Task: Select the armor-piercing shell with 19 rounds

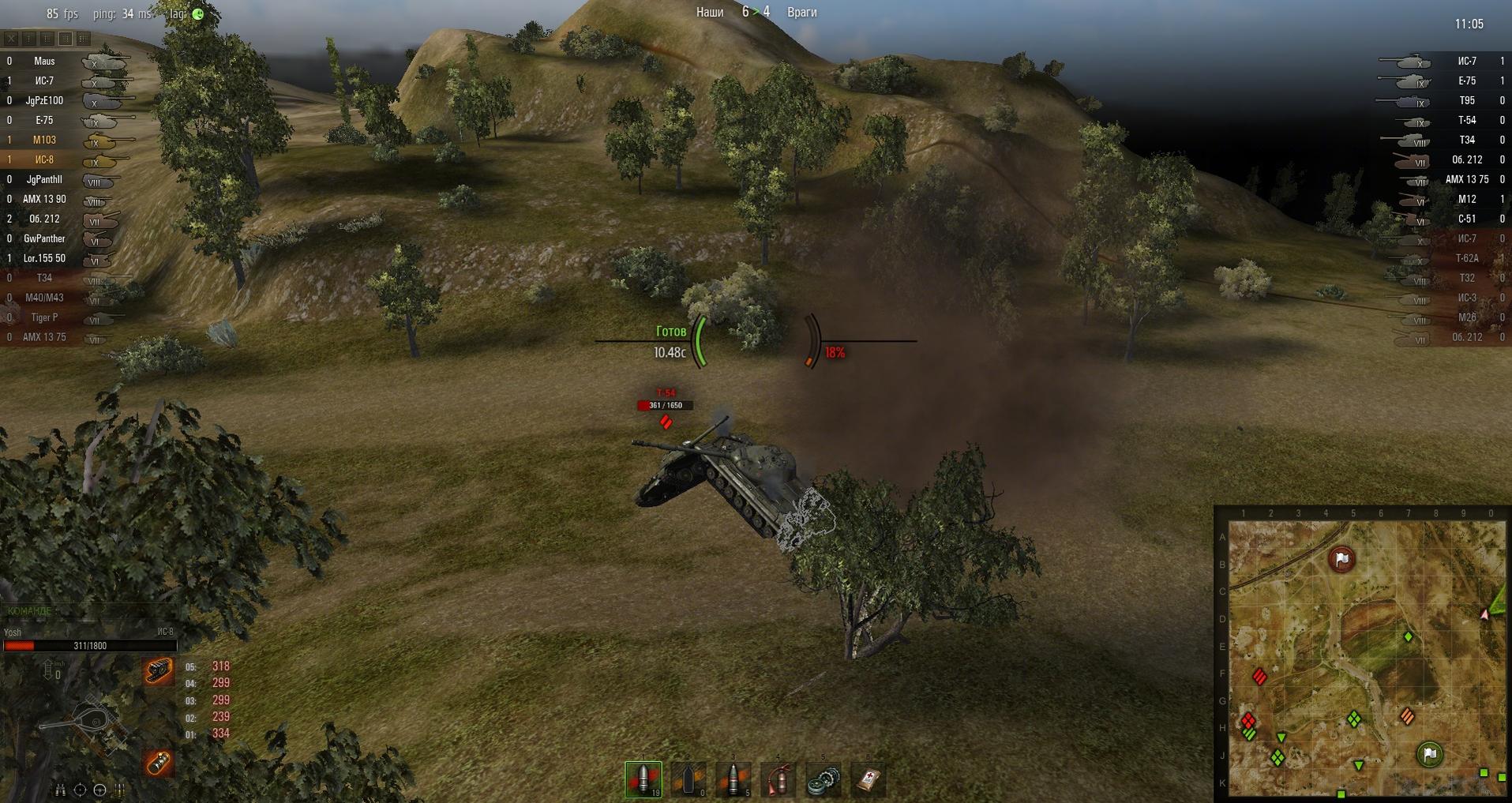Action: pyautogui.click(x=643, y=779)
